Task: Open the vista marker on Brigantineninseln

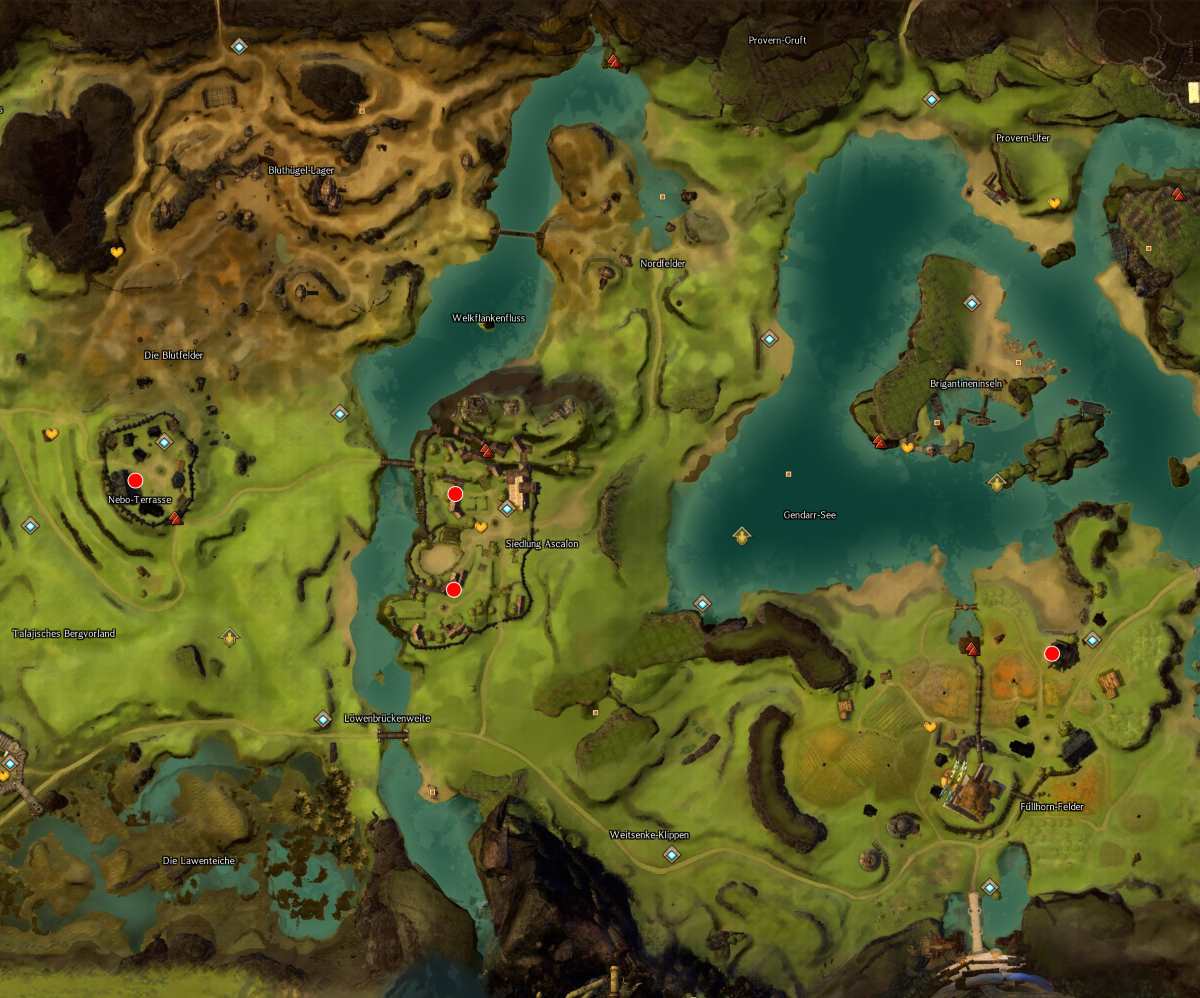Action: pyautogui.click(x=880, y=441)
